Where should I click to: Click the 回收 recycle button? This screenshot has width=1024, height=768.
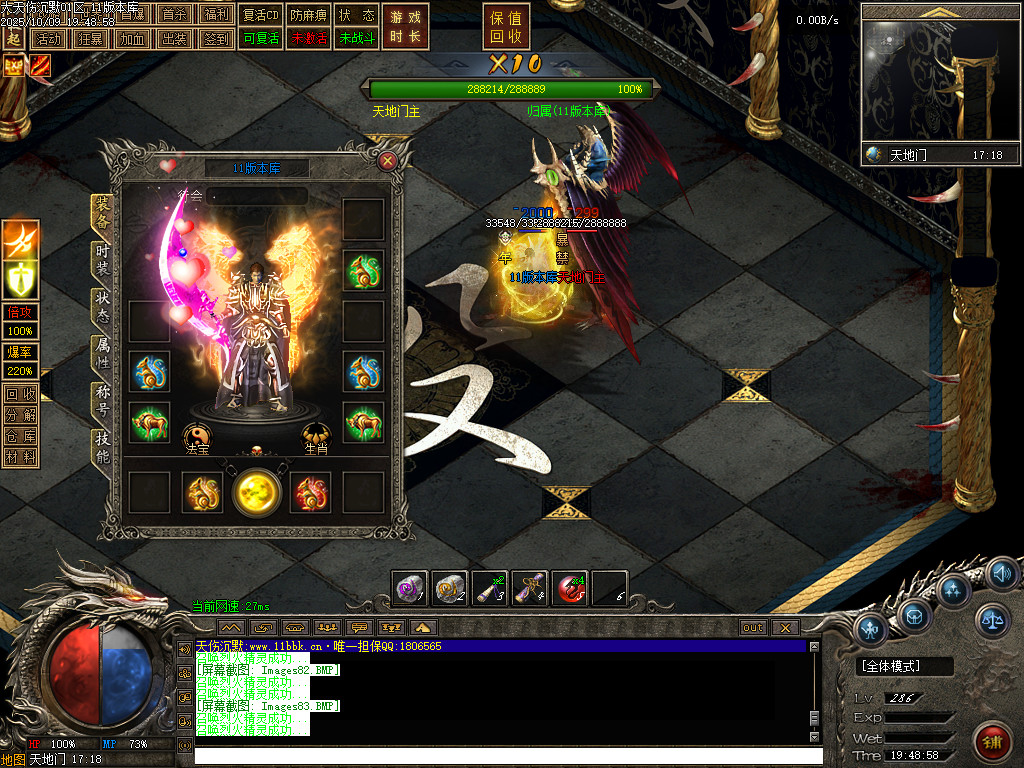click(x=20, y=394)
